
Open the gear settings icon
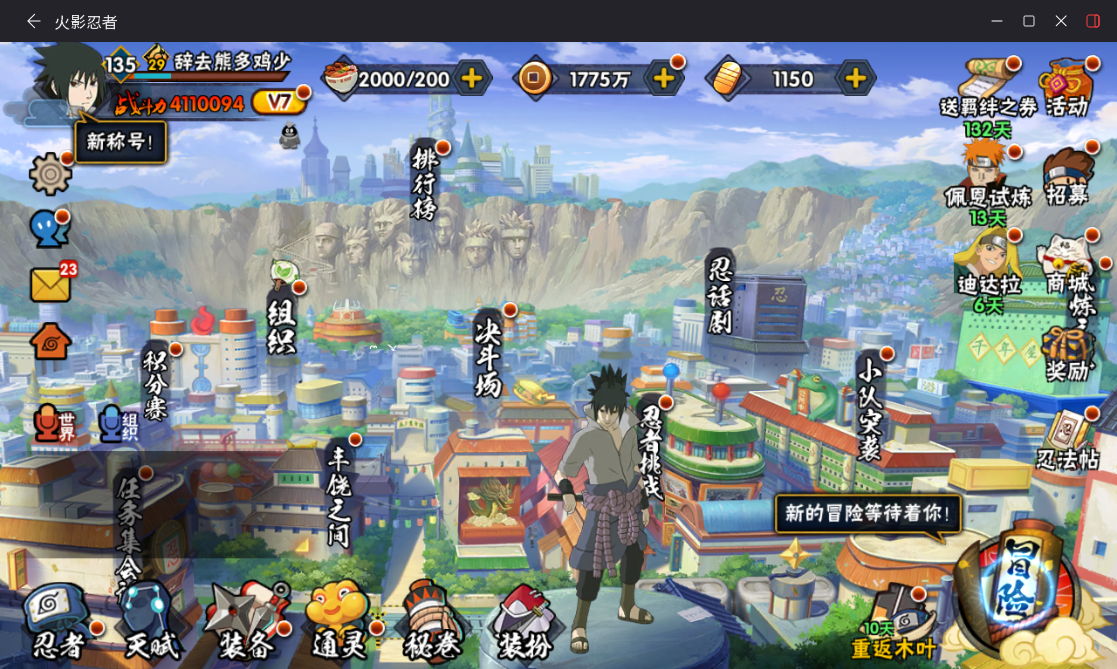pos(50,174)
